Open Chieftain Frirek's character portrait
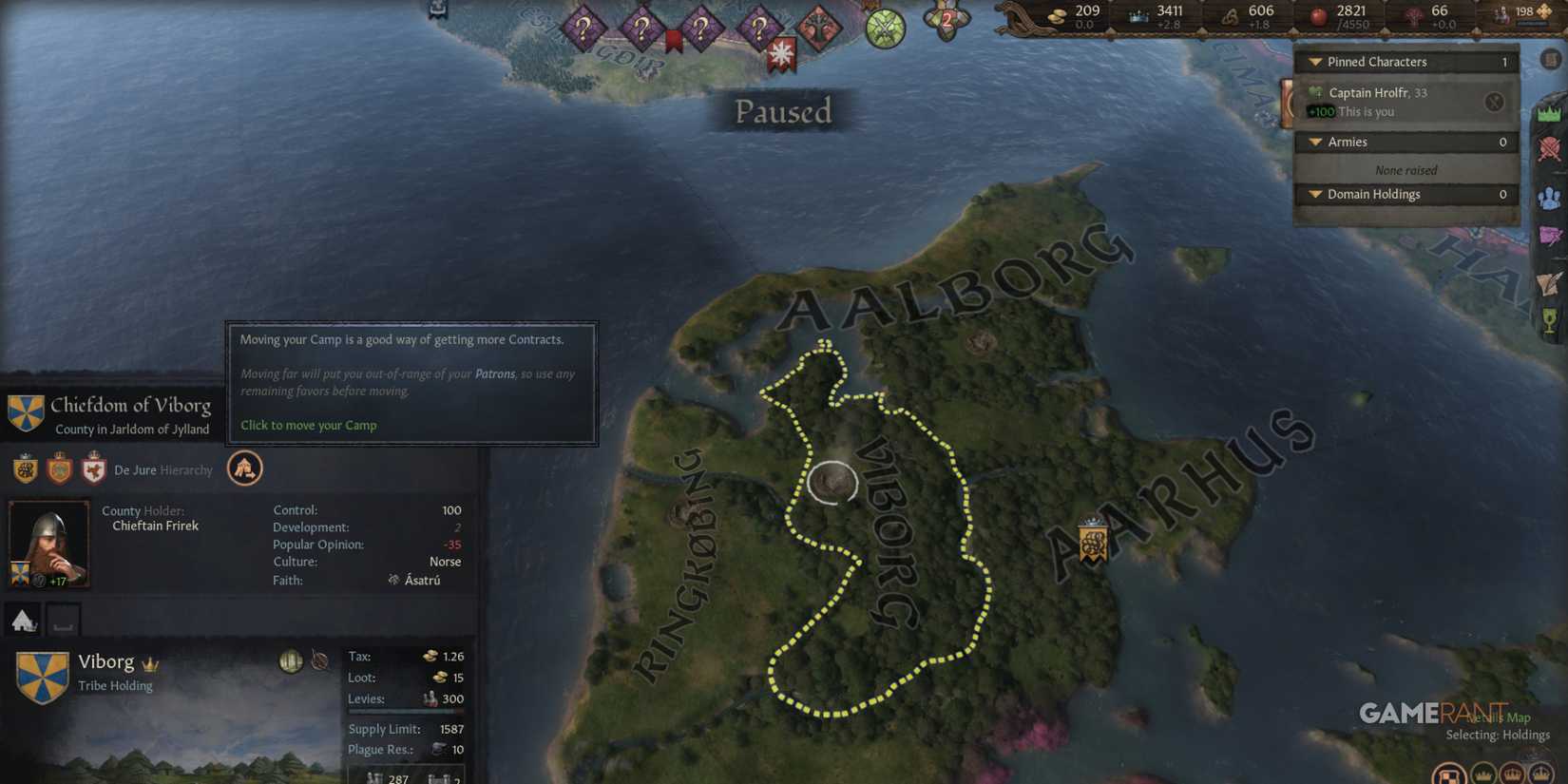Screen dimensions: 1568x784 [48, 542]
